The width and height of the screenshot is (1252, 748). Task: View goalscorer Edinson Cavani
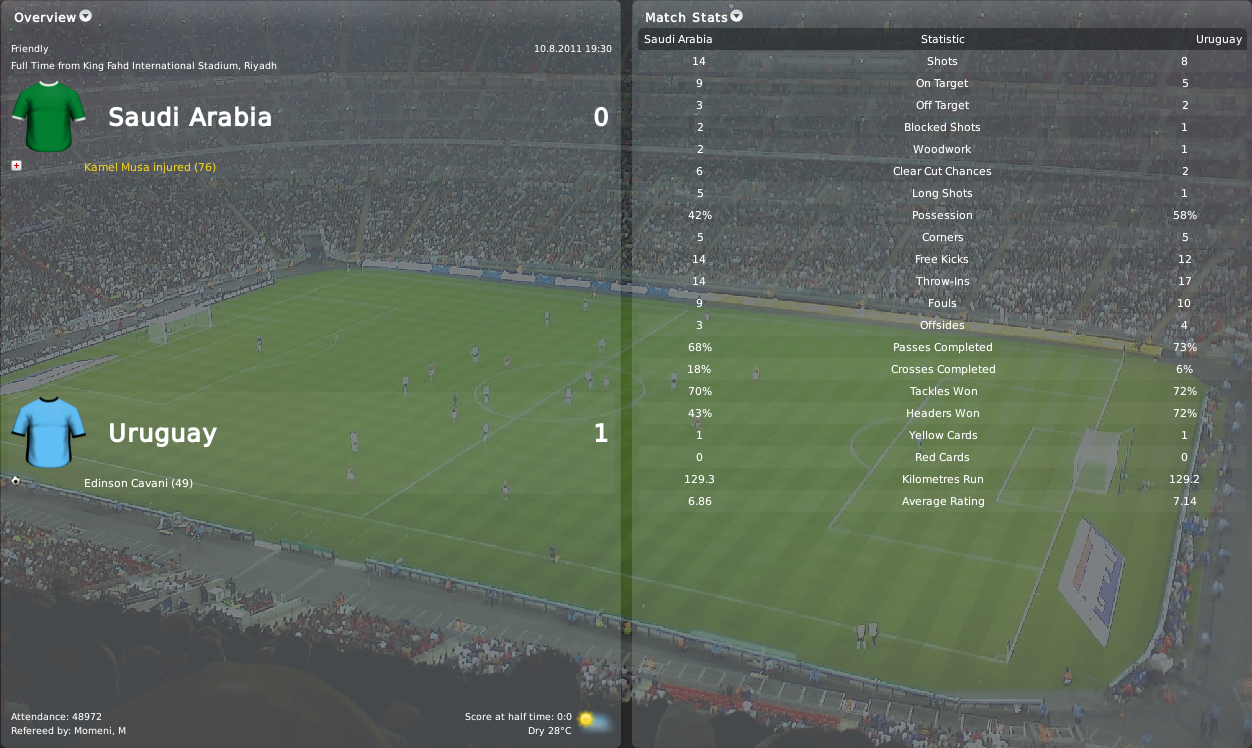(x=139, y=483)
